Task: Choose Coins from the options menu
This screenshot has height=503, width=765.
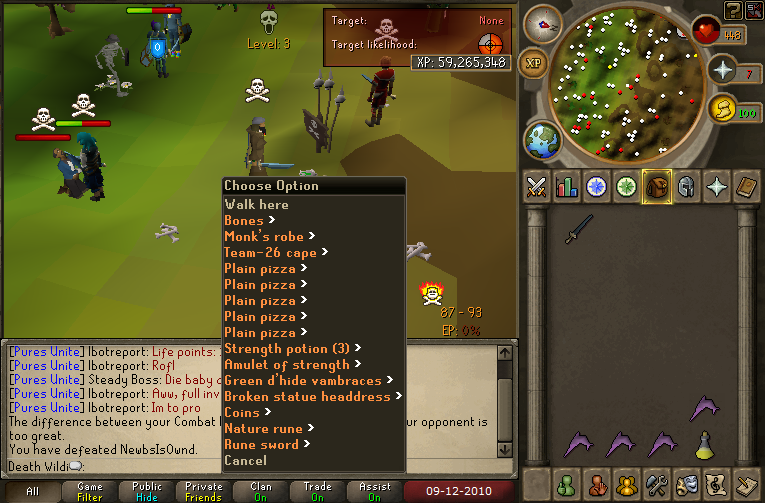Action: (x=242, y=412)
